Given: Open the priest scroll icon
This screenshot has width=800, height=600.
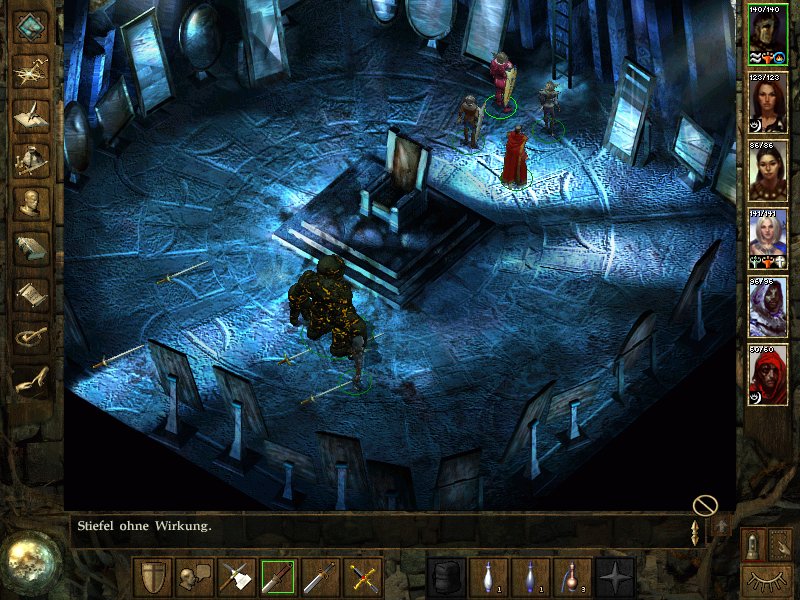Looking at the screenshot, I should point(30,293).
